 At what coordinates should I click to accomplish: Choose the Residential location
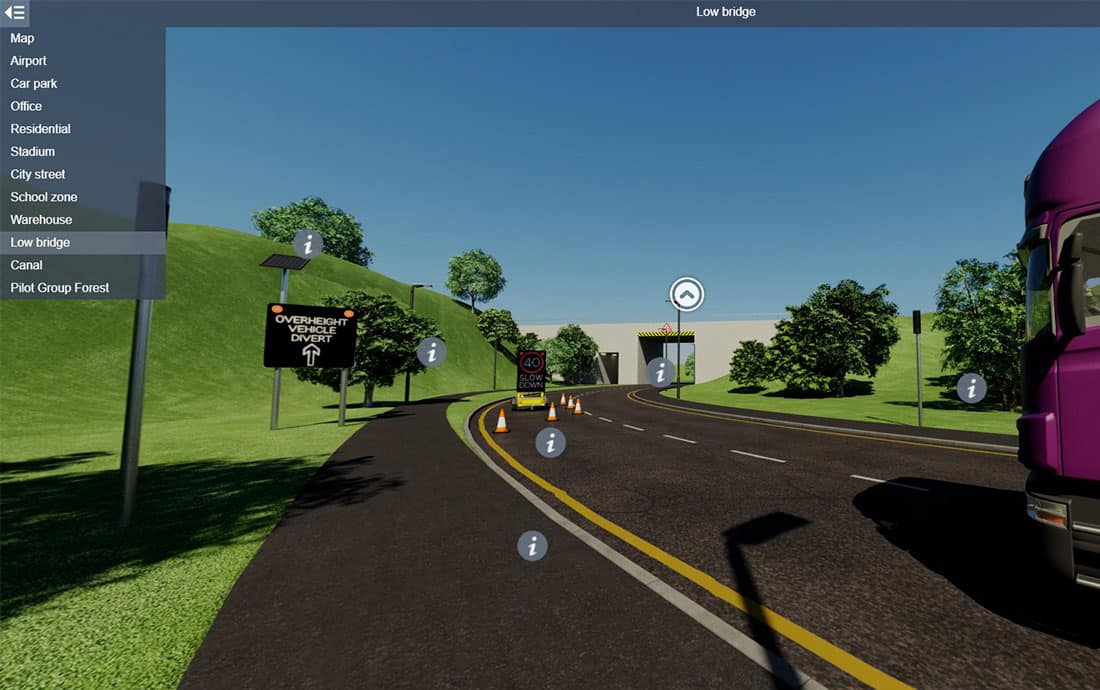[40, 129]
